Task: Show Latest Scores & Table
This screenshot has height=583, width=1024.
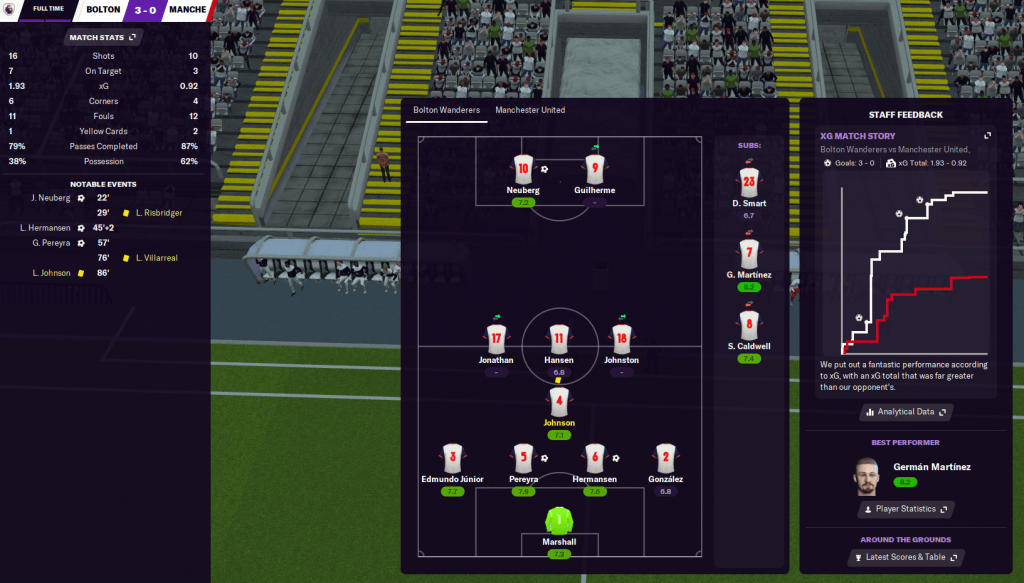Action: 905,557
